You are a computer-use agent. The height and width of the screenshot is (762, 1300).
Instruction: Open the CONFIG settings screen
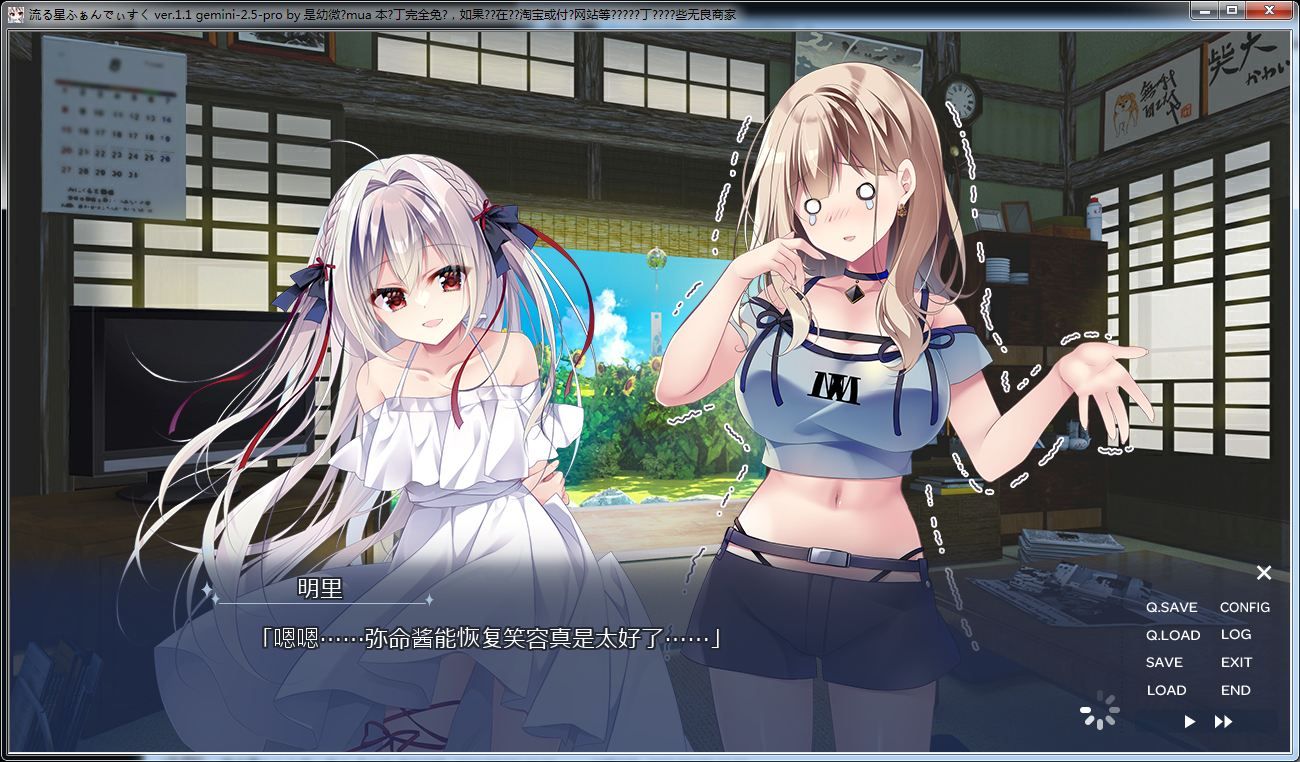[1245, 607]
